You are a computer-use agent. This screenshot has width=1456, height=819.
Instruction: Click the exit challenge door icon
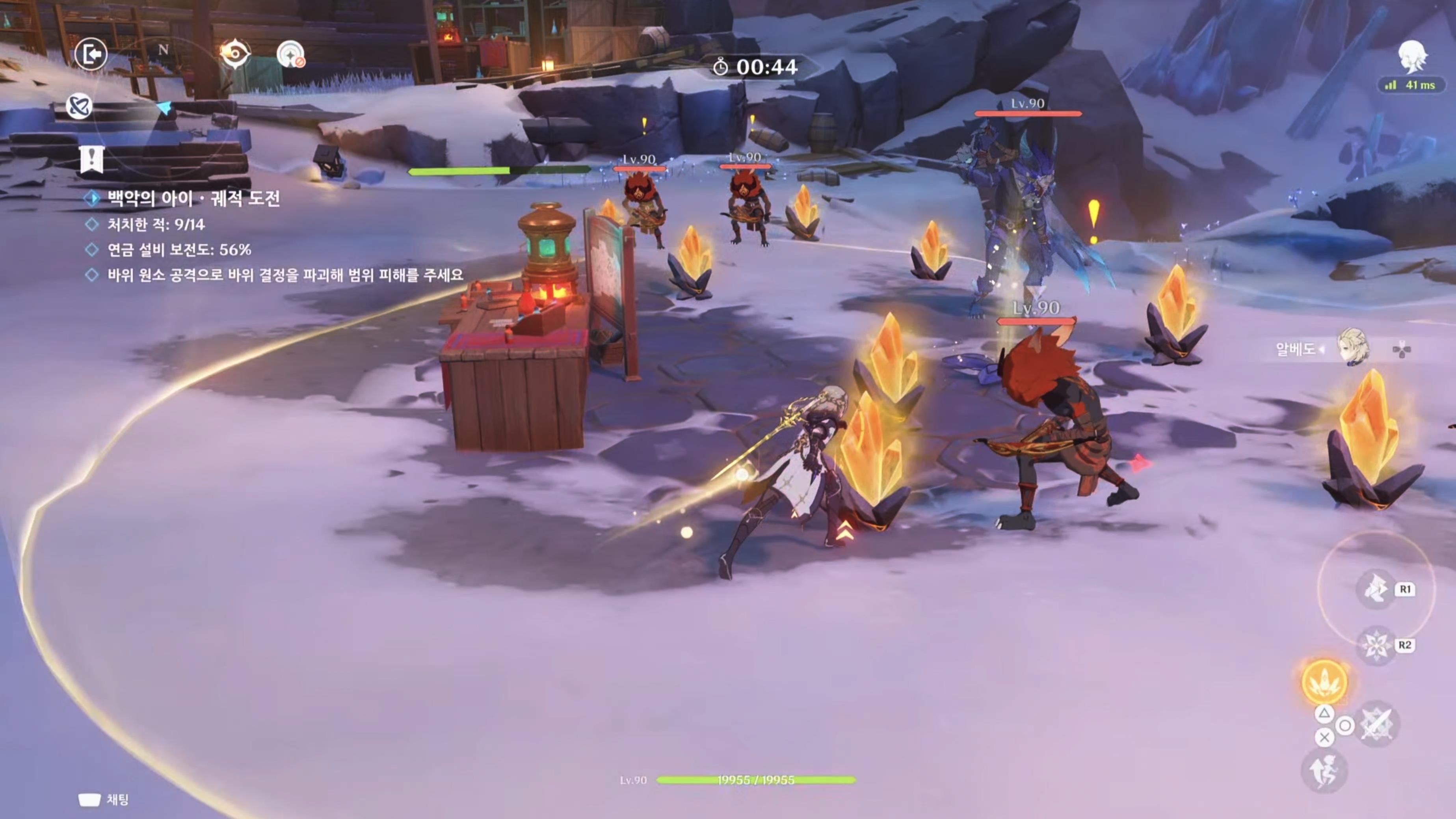coord(91,54)
